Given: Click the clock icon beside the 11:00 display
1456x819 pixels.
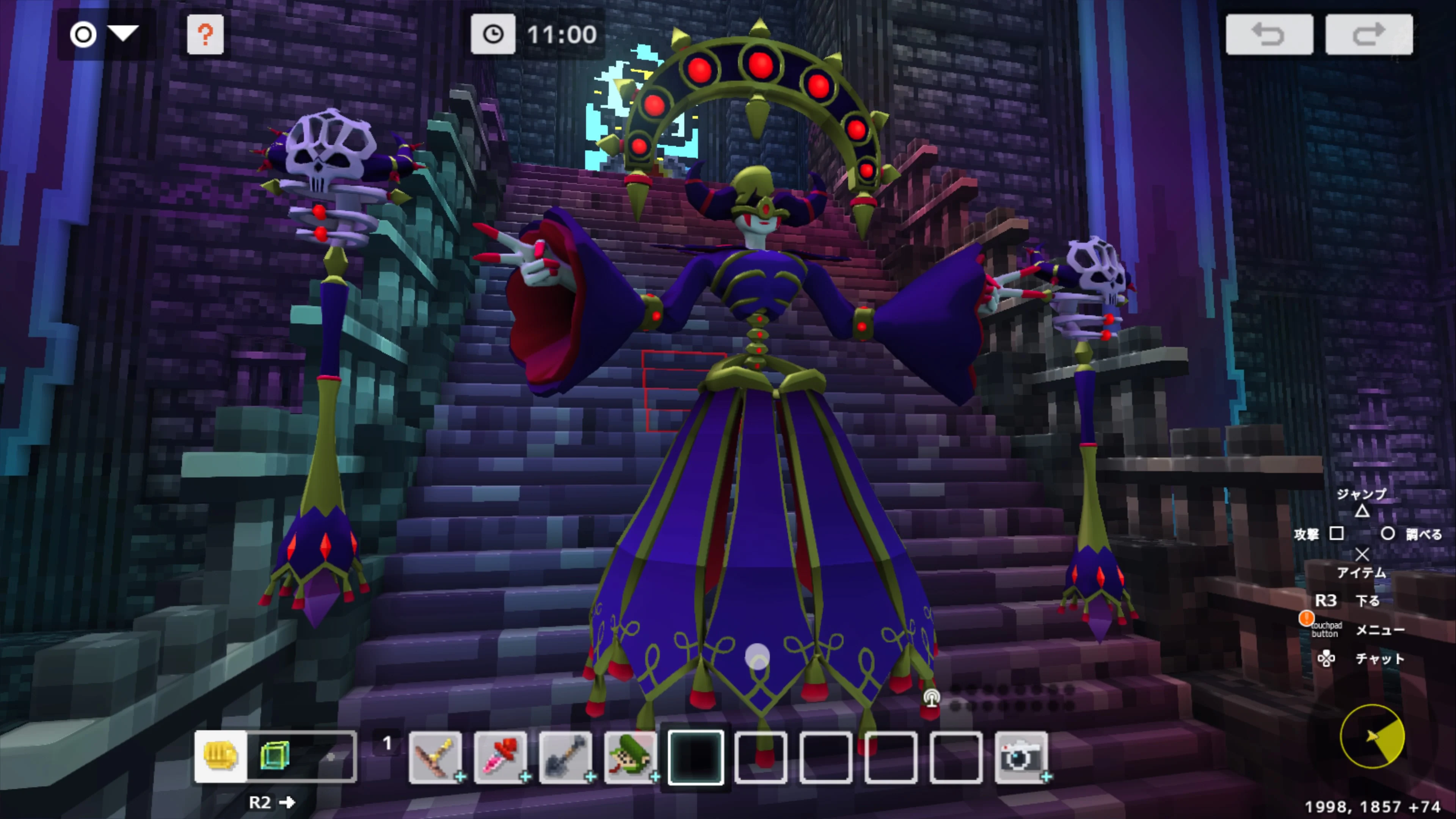Looking at the screenshot, I should [x=493, y=35].
